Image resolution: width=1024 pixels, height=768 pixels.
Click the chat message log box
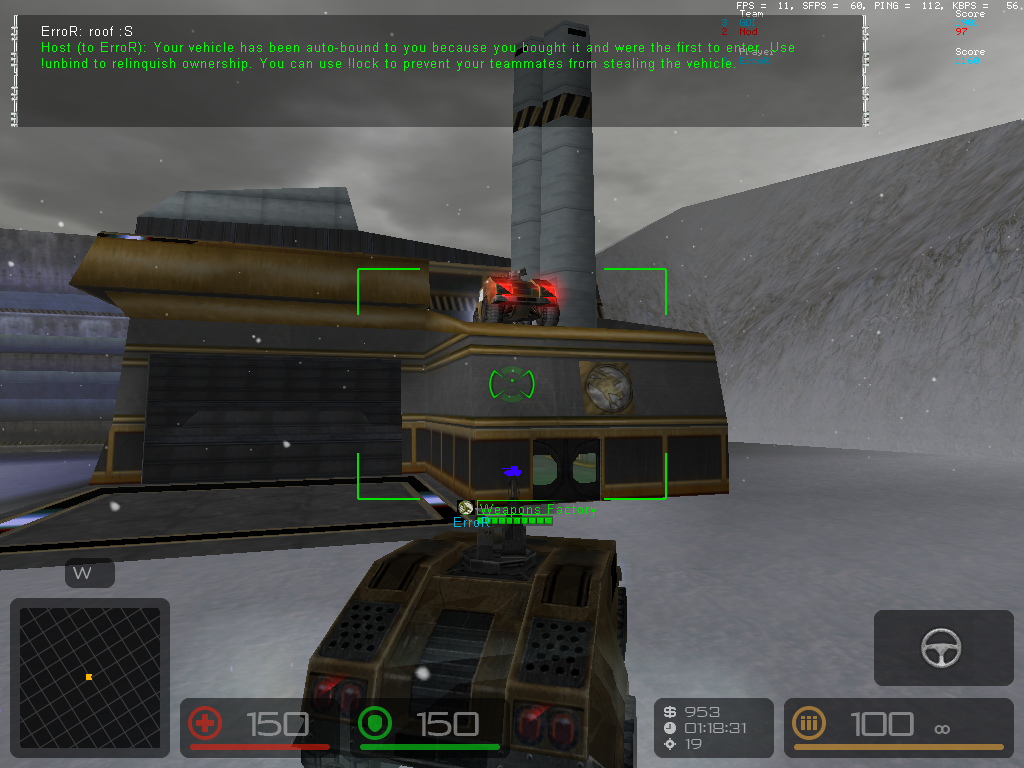[x=440, y=71]
